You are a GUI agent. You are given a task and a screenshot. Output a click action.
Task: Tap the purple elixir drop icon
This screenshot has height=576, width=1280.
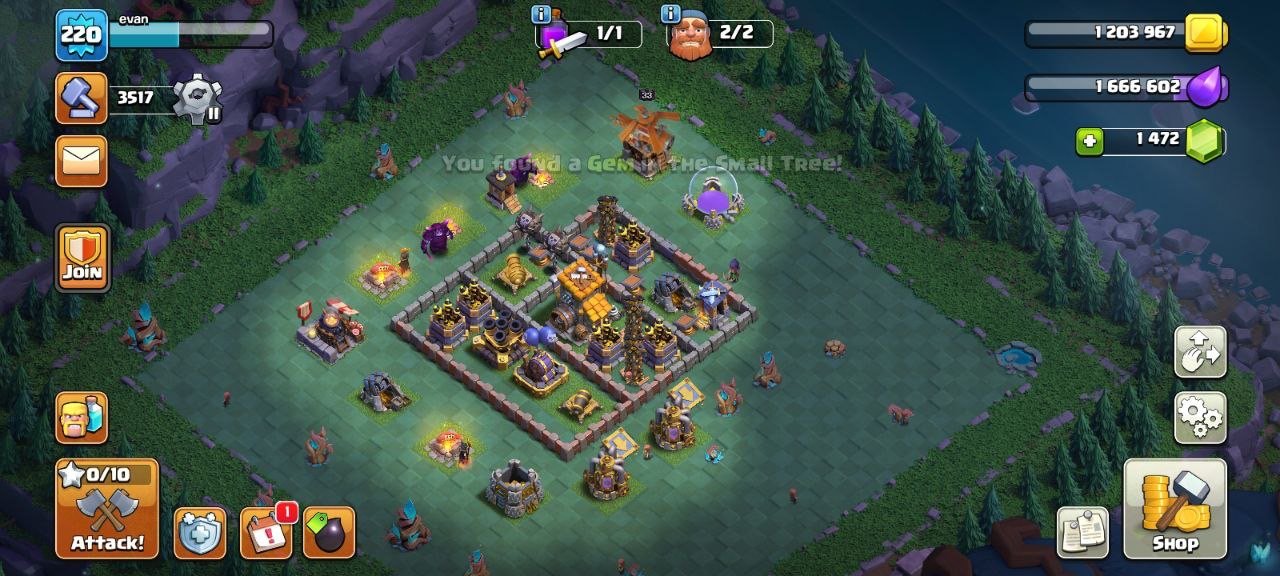(1206, 88)
